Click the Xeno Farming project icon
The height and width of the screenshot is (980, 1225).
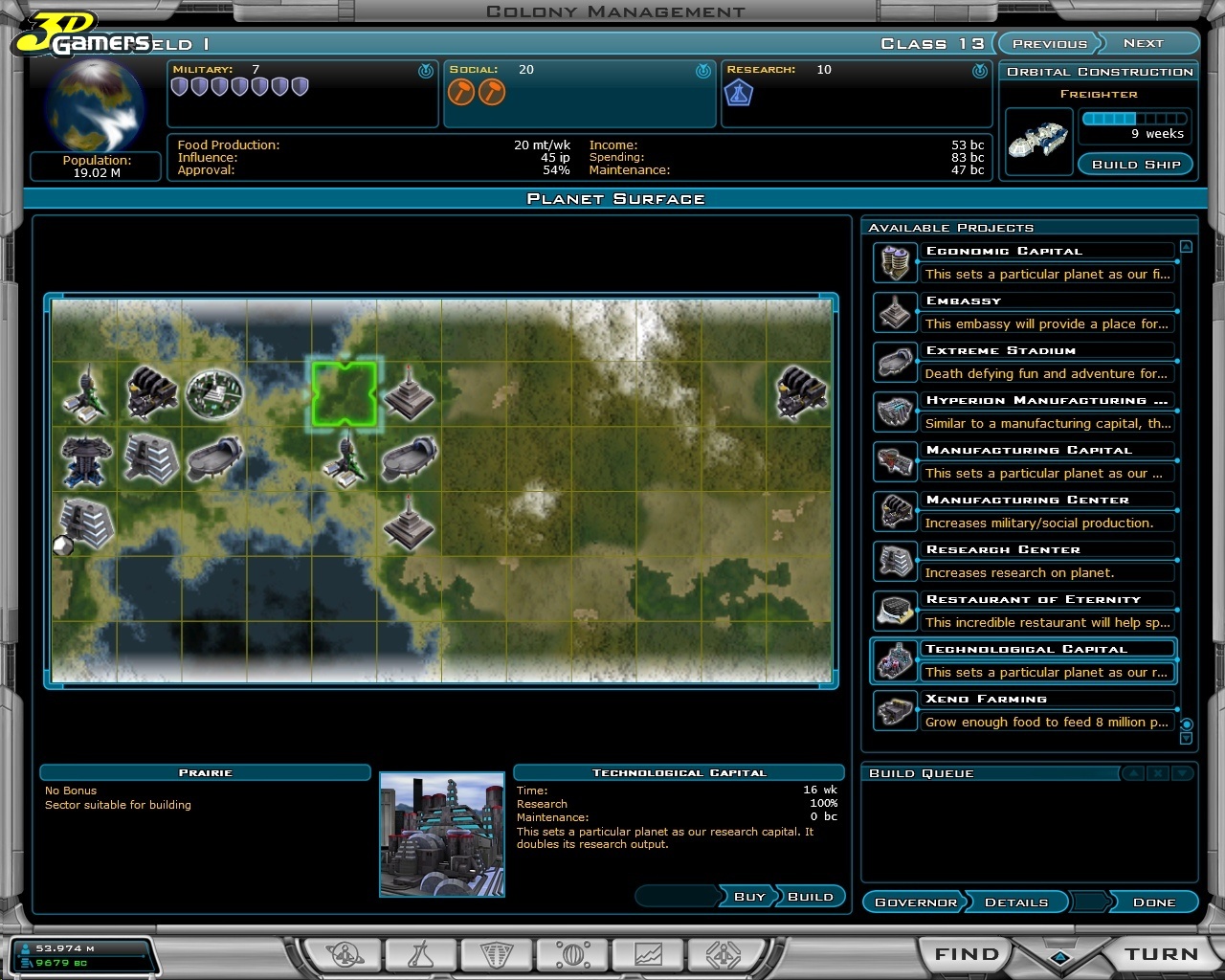(x=895, y=710)
